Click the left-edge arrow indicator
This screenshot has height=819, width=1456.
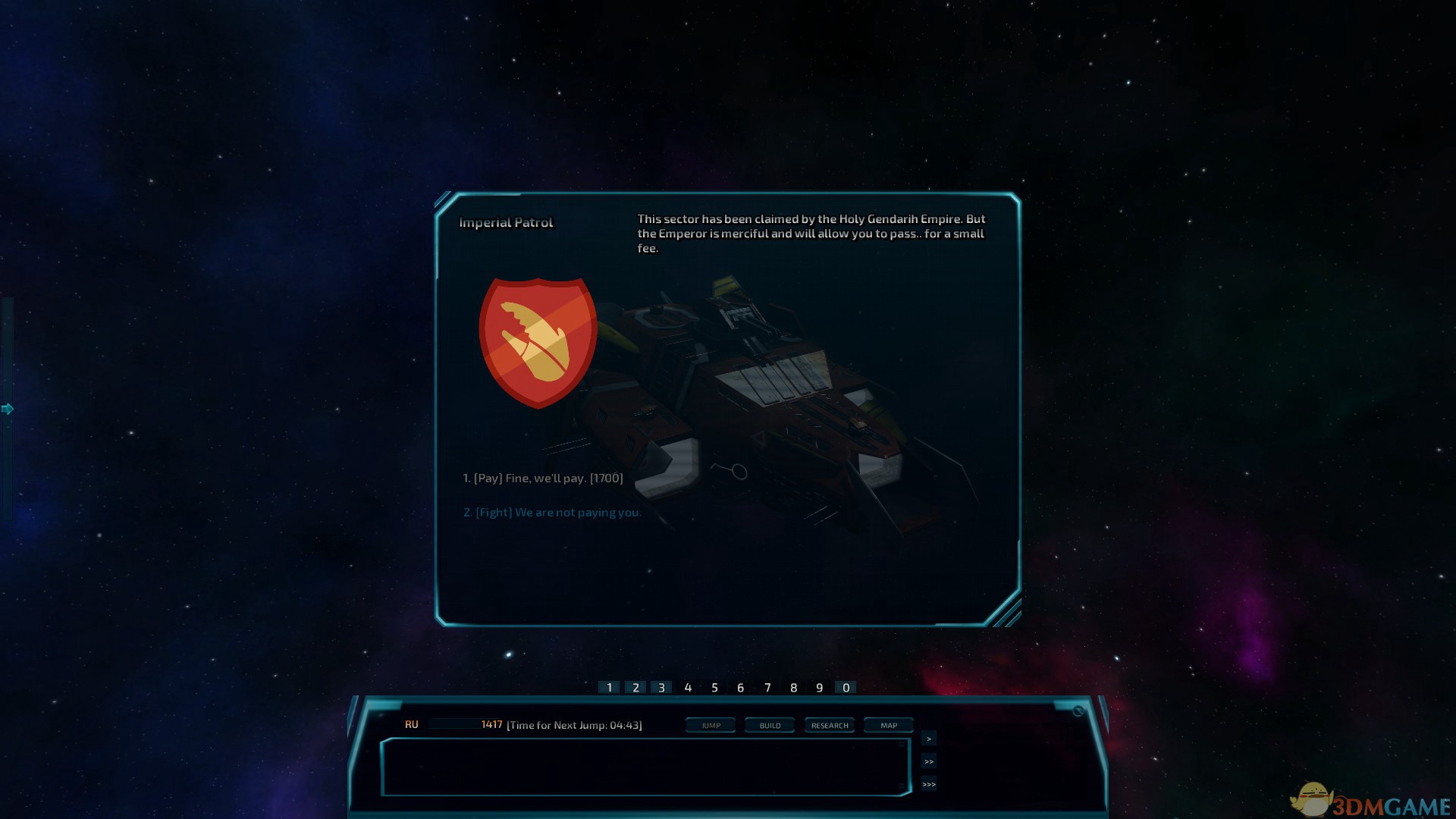coord(8,408)
